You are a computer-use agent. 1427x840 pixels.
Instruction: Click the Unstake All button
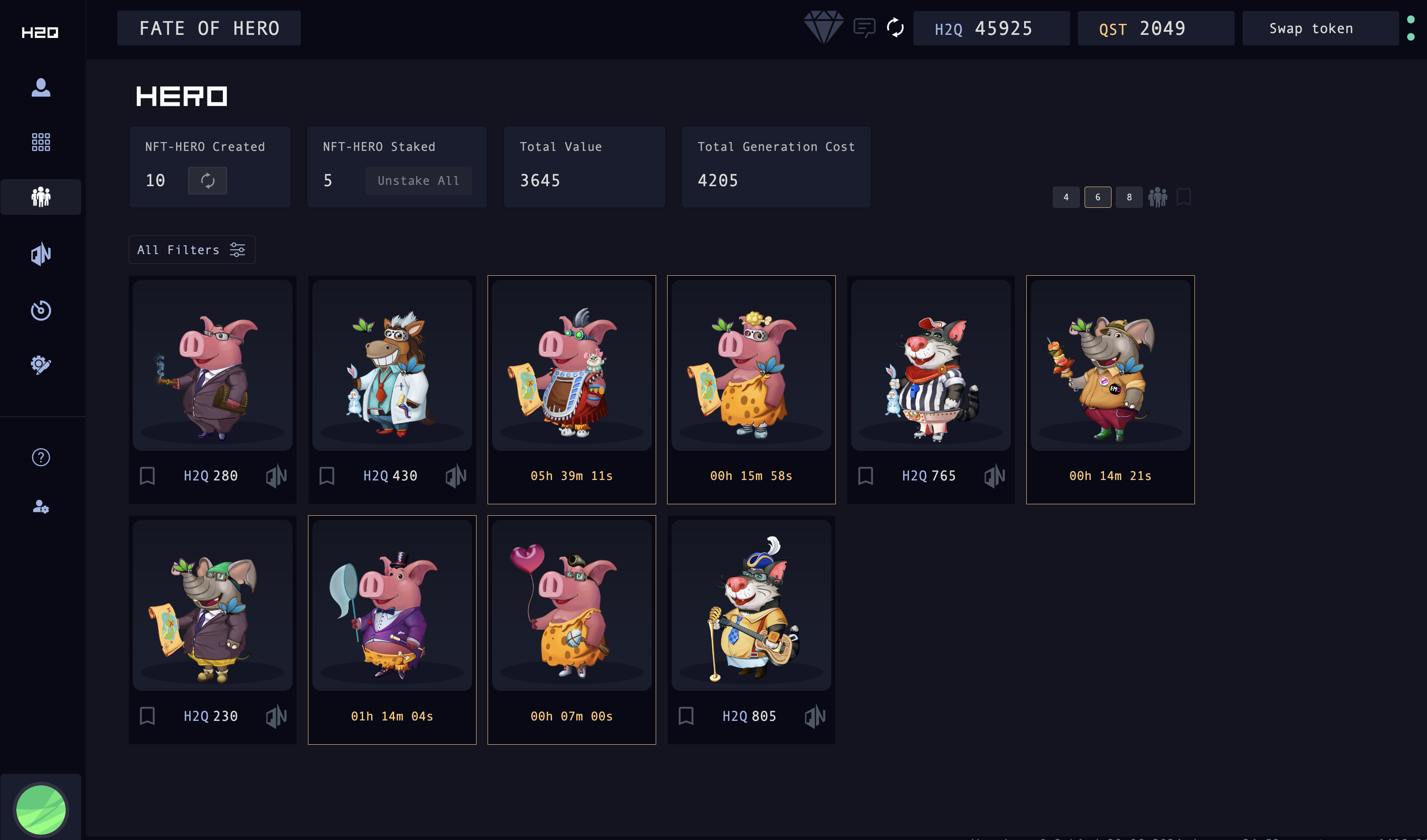click(x=418, y=180)
